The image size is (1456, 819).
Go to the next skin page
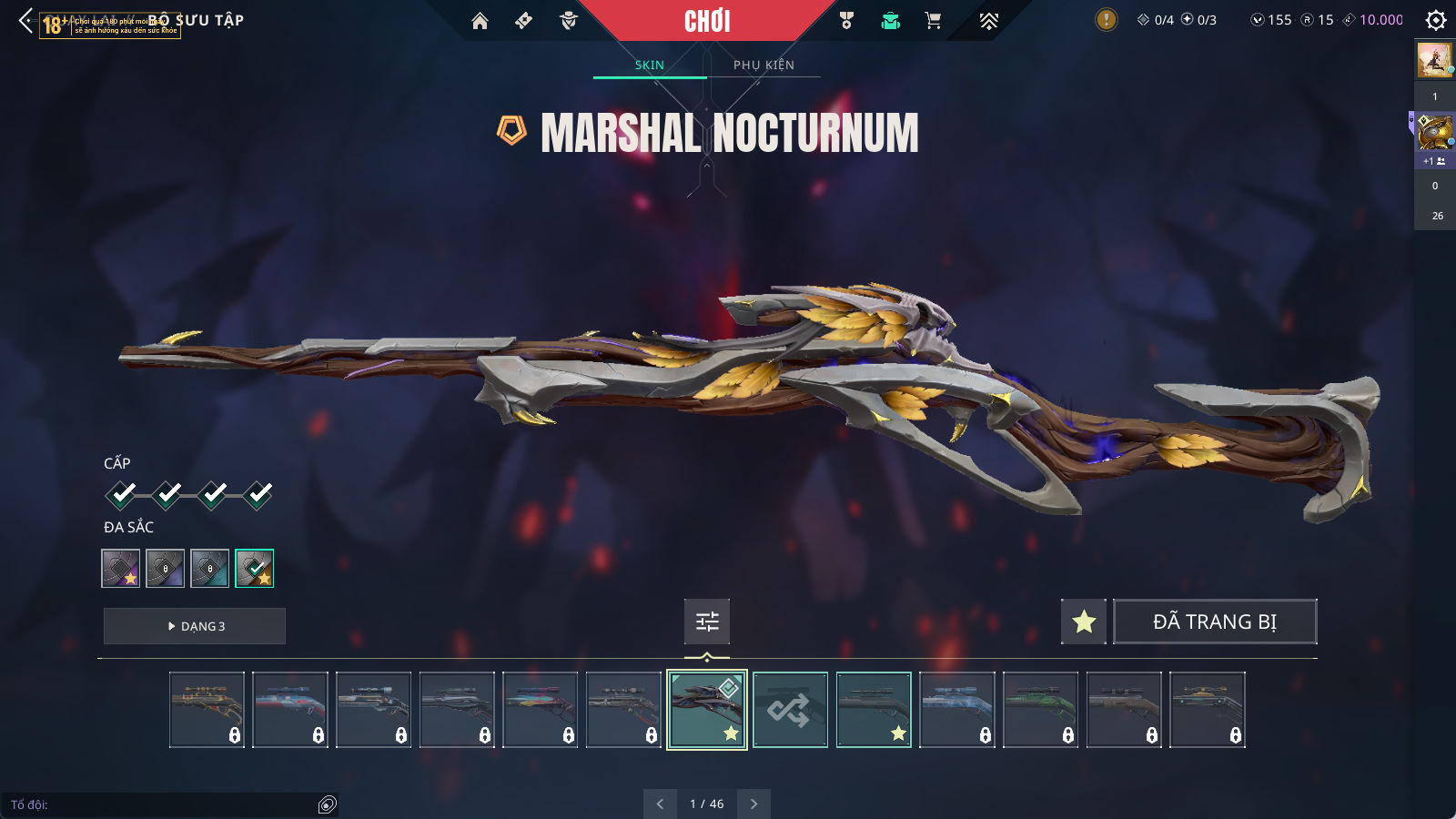pos(753,804)
